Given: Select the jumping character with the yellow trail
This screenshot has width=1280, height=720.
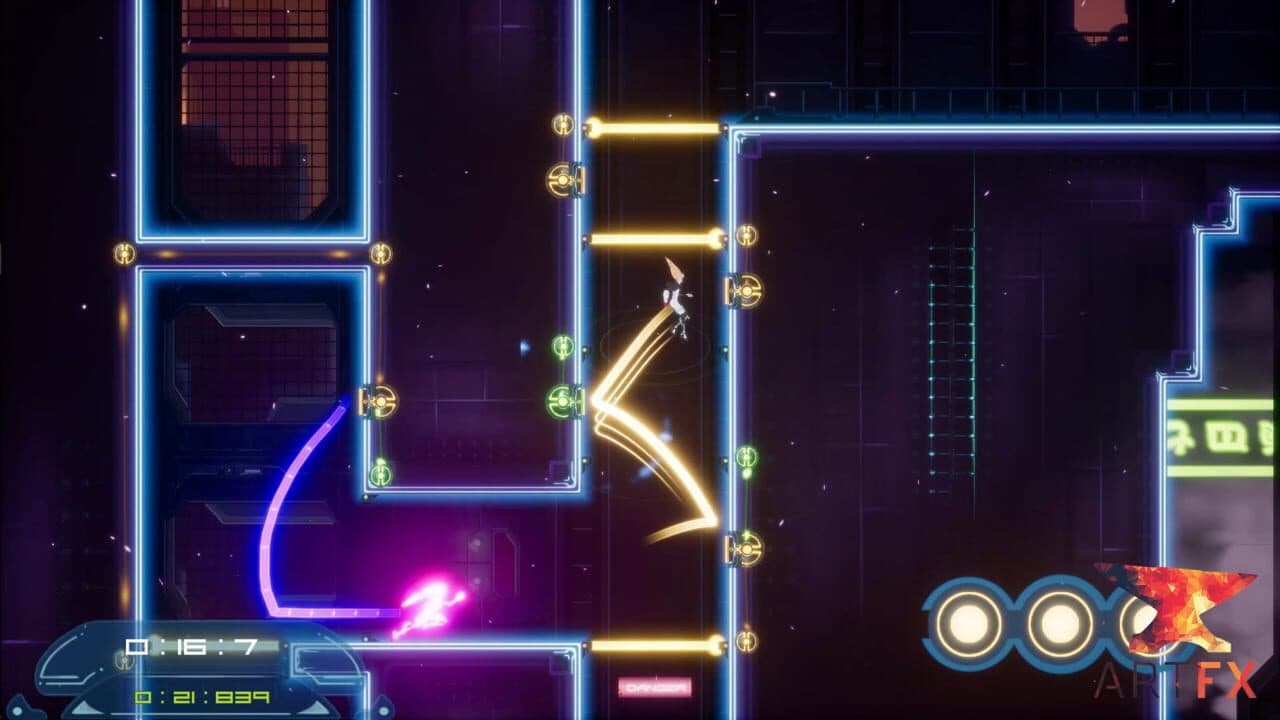Looking at the screenshot, I should tap(676, 300).
